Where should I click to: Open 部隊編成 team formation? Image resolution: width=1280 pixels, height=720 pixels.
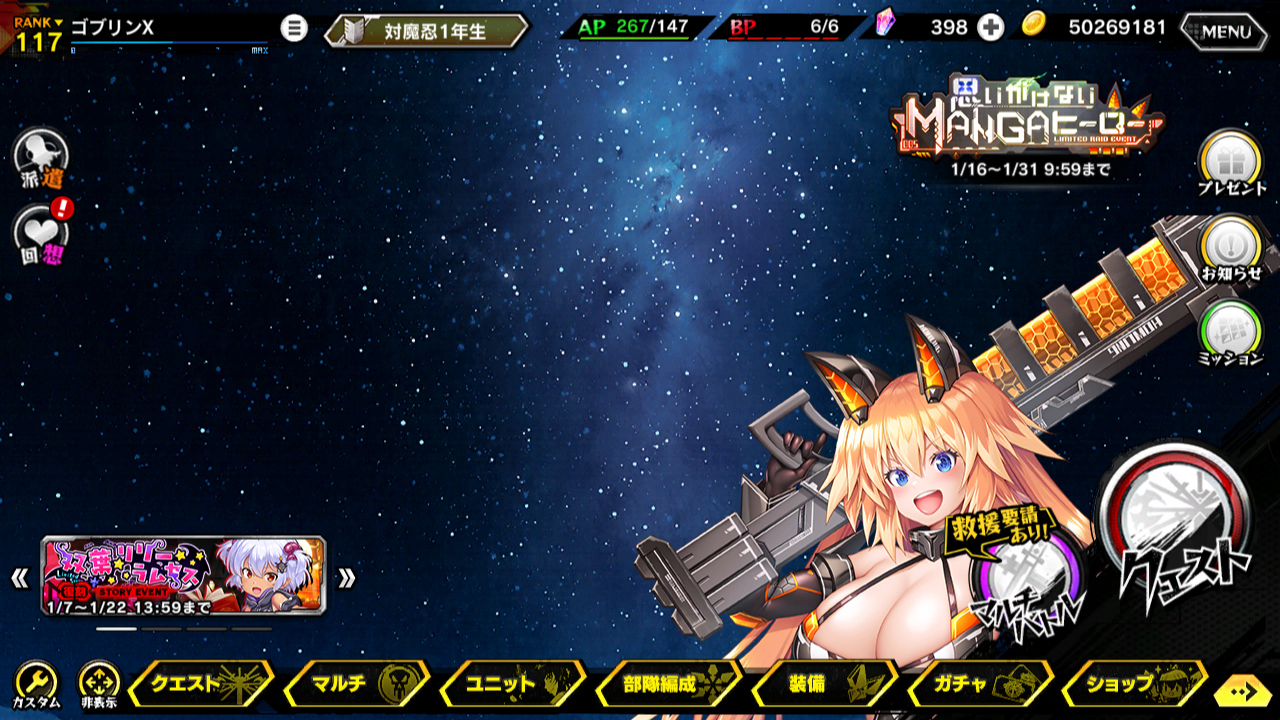[x=668, y=685]
